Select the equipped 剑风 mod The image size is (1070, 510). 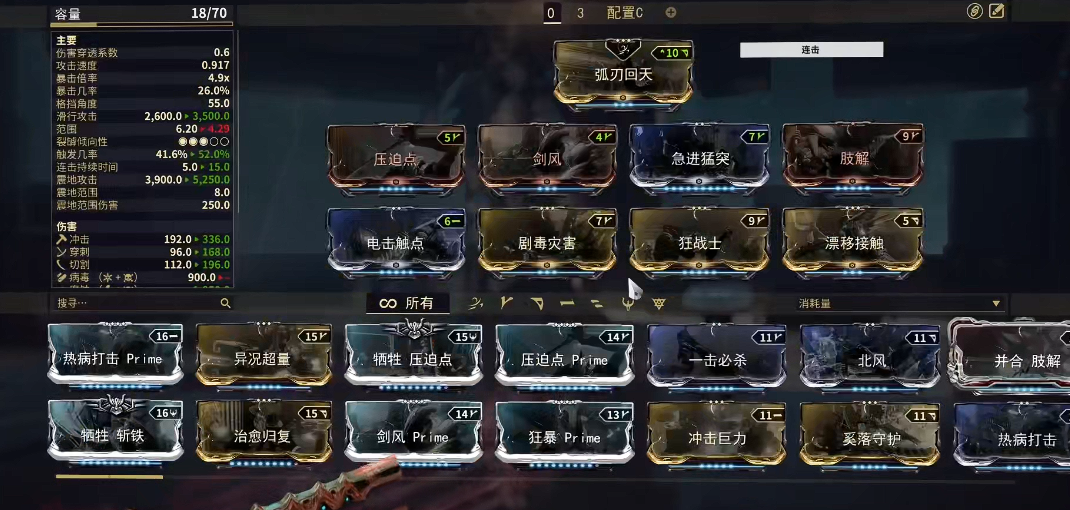coord(547,156)
